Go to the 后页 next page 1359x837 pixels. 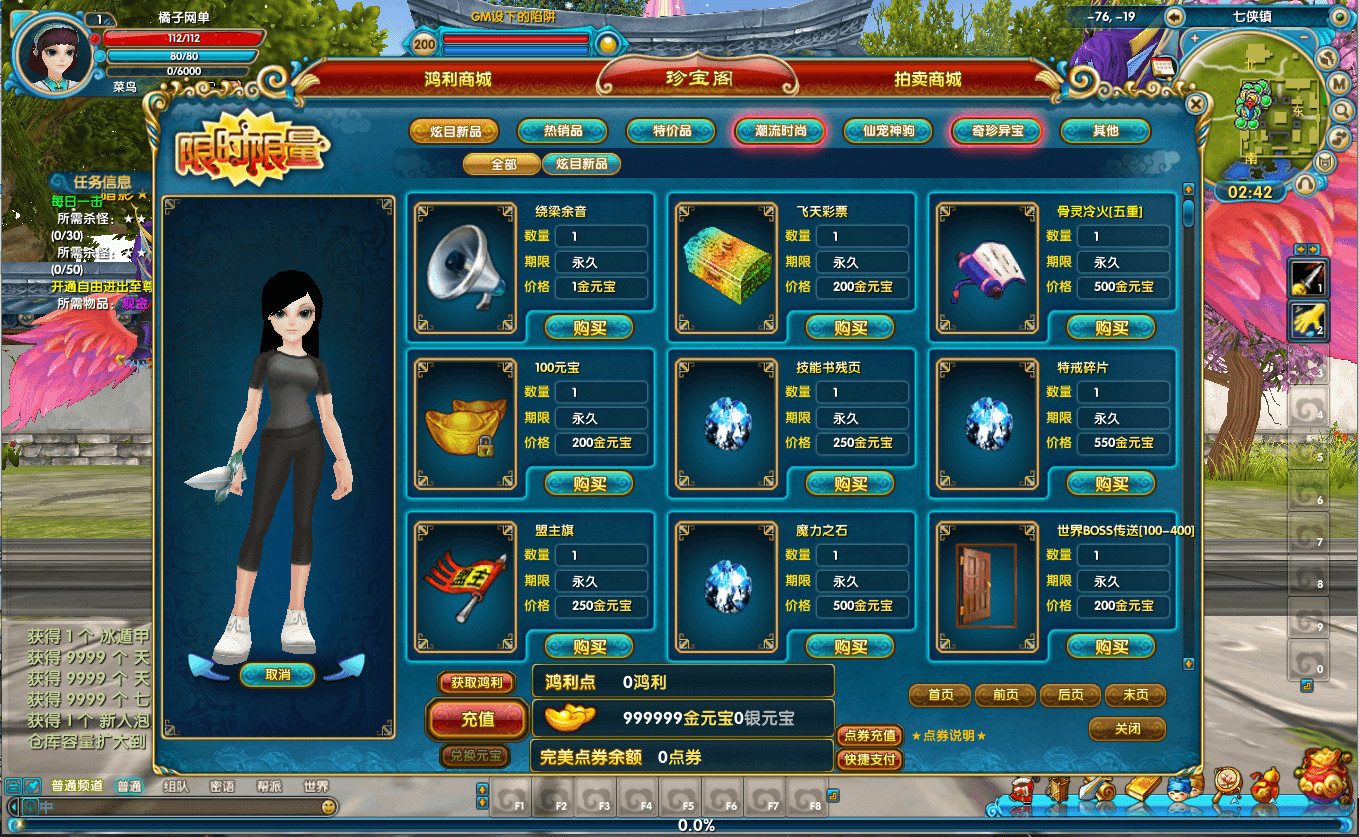pyautogui.click(x=1070, y=695)
